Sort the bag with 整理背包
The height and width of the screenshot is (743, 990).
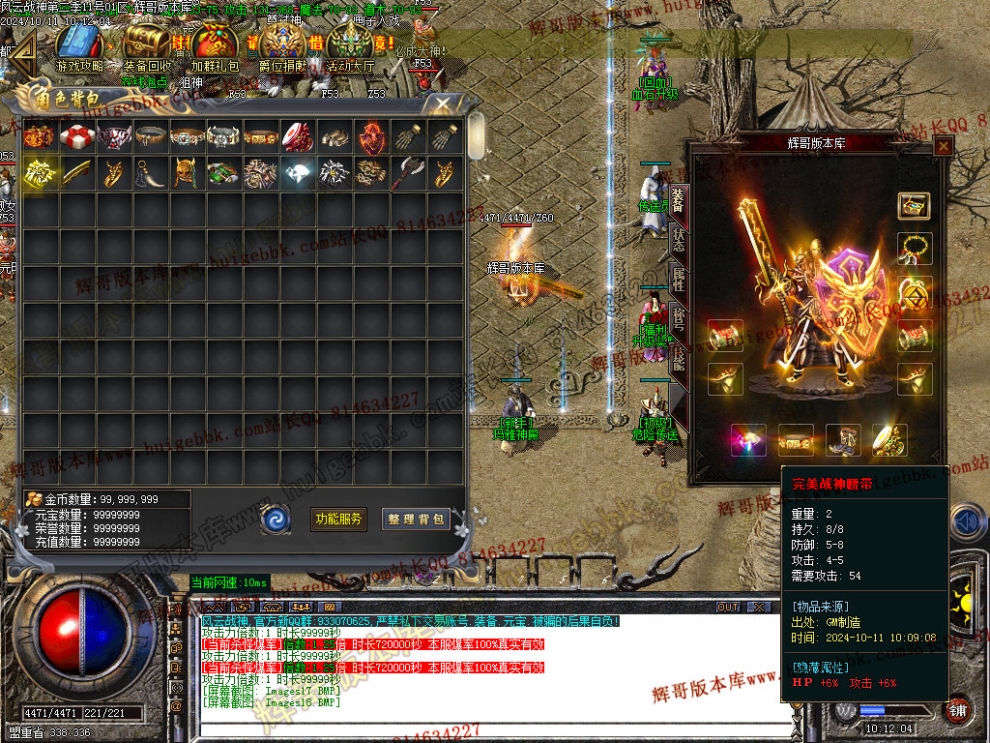click(416, 519)
